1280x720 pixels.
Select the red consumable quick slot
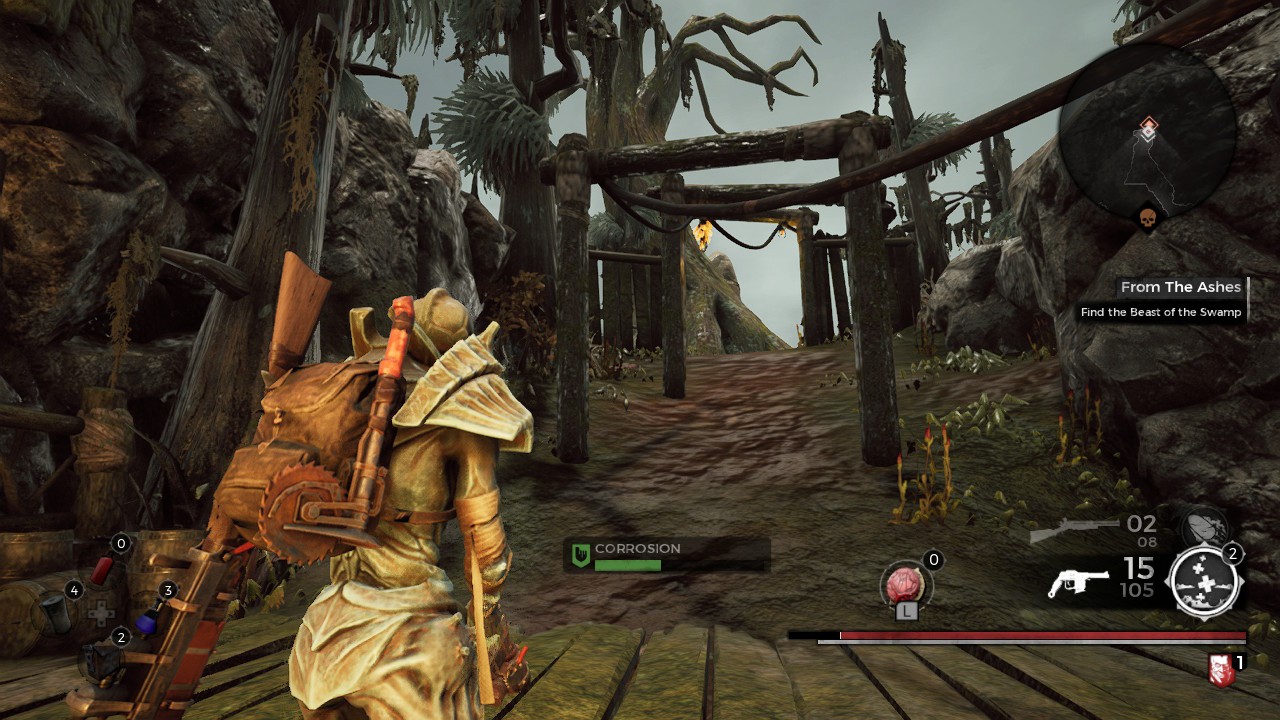103,570
